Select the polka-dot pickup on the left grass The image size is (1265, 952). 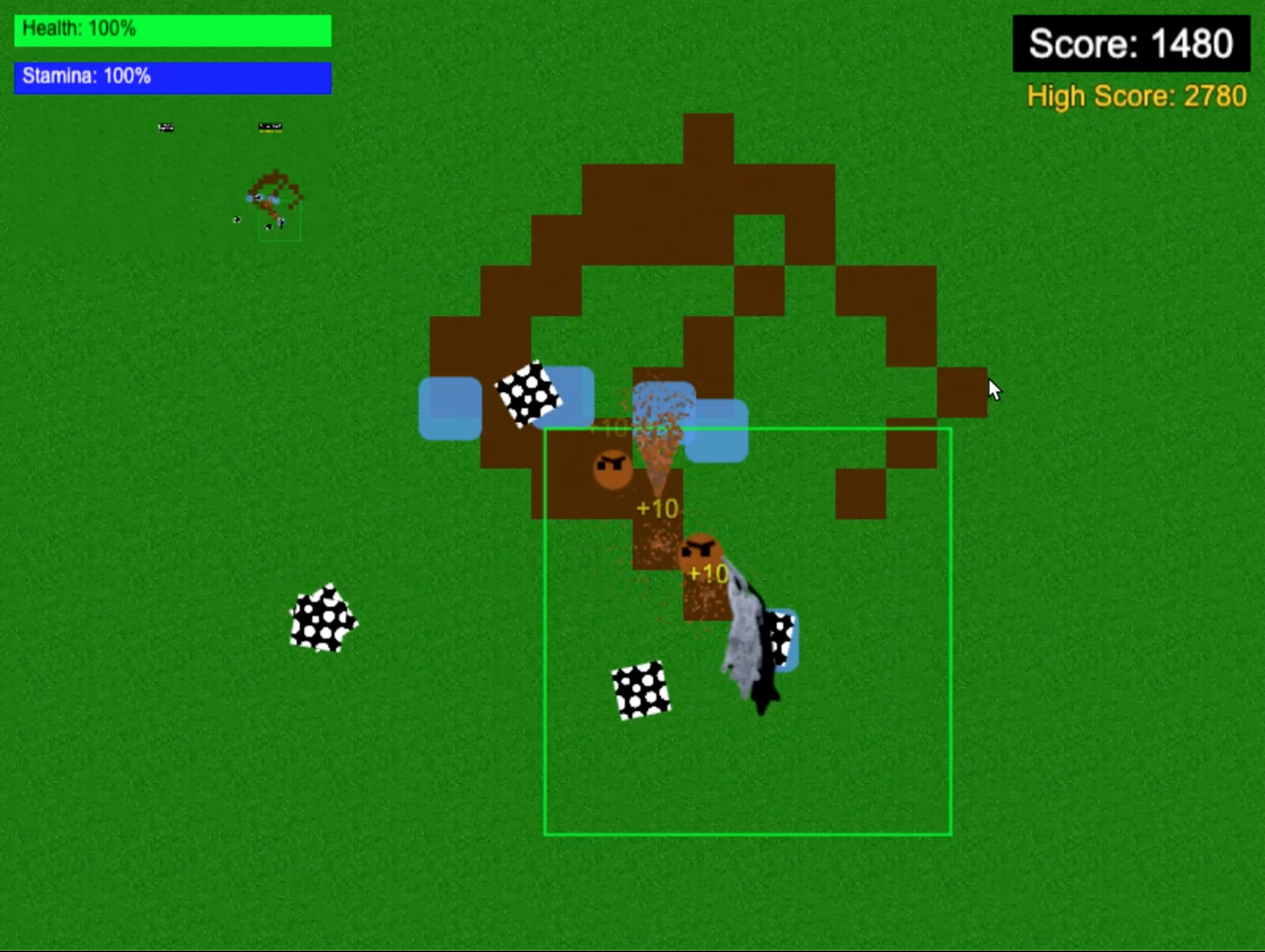point(324,618)
